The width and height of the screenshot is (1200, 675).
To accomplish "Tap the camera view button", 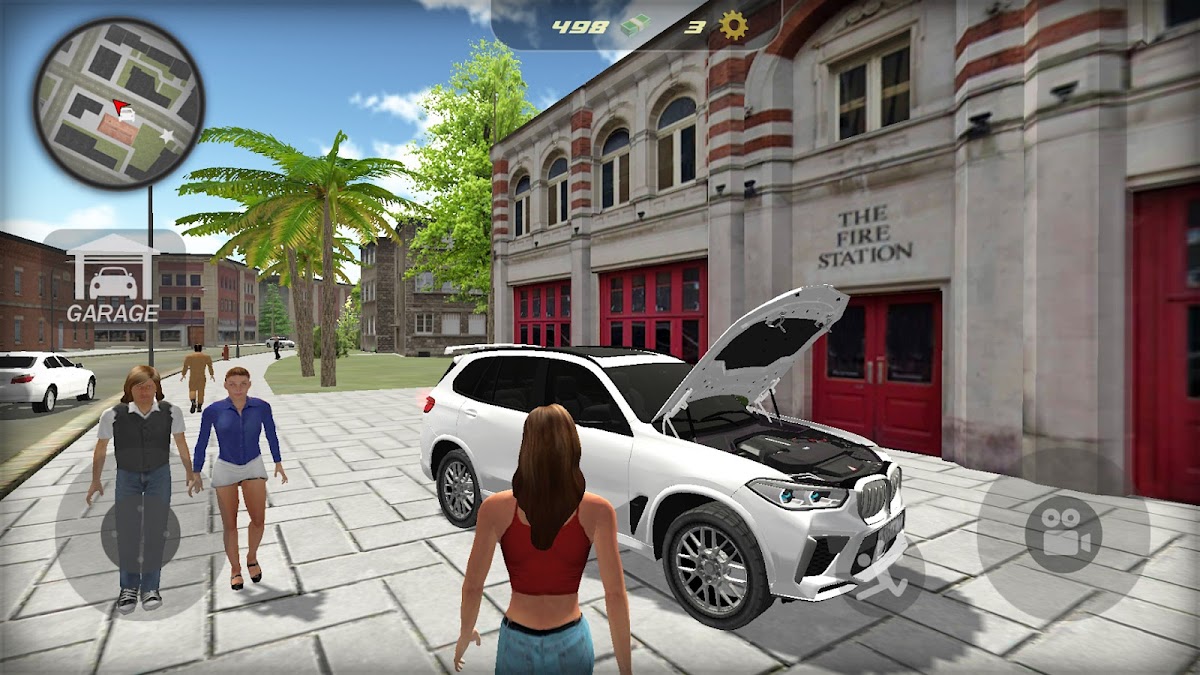I will click(x=1062, y=533).
